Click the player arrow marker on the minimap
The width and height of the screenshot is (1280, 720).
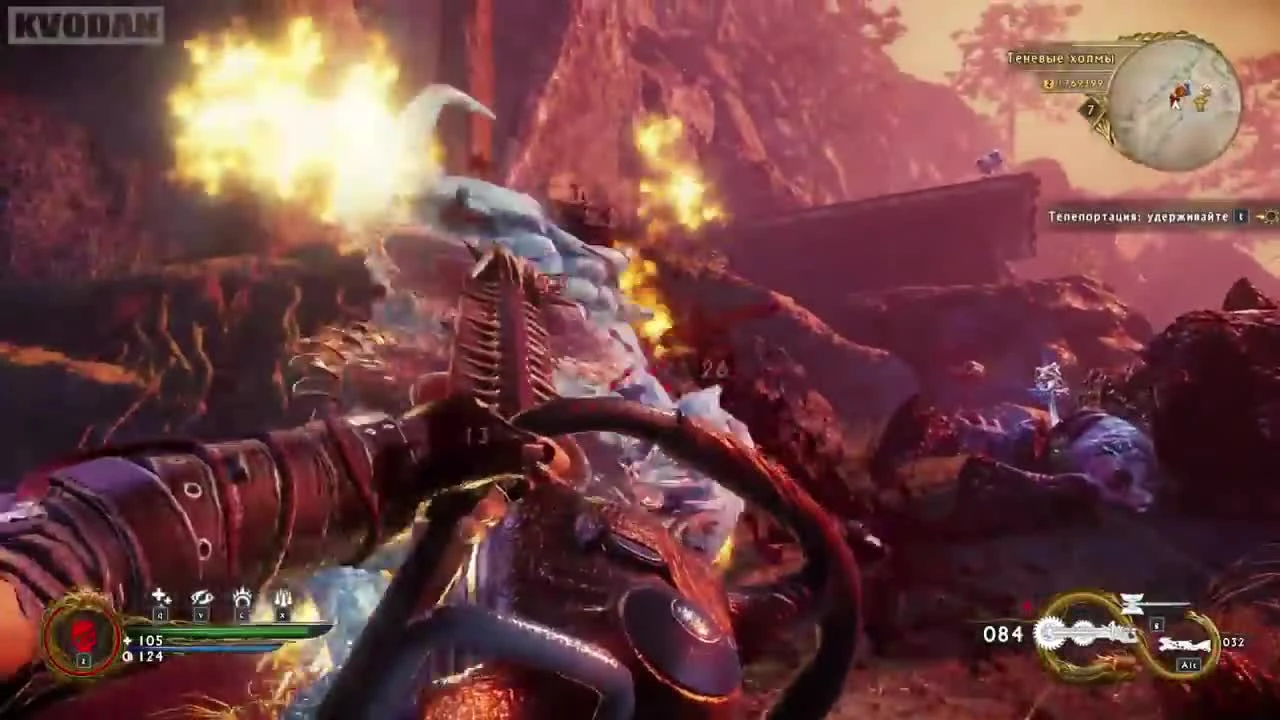[1175, 103]
